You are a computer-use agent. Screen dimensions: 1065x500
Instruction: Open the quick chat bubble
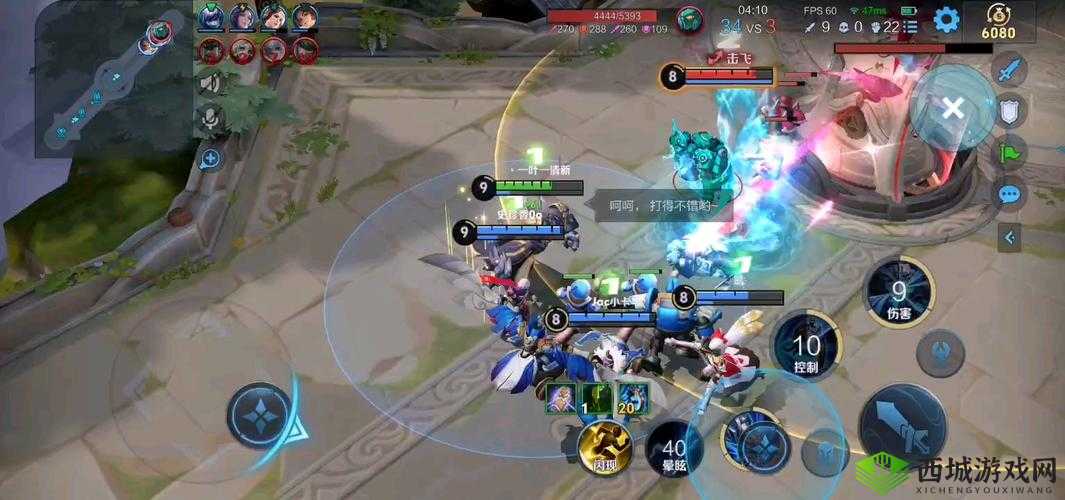pos(1009,194)
